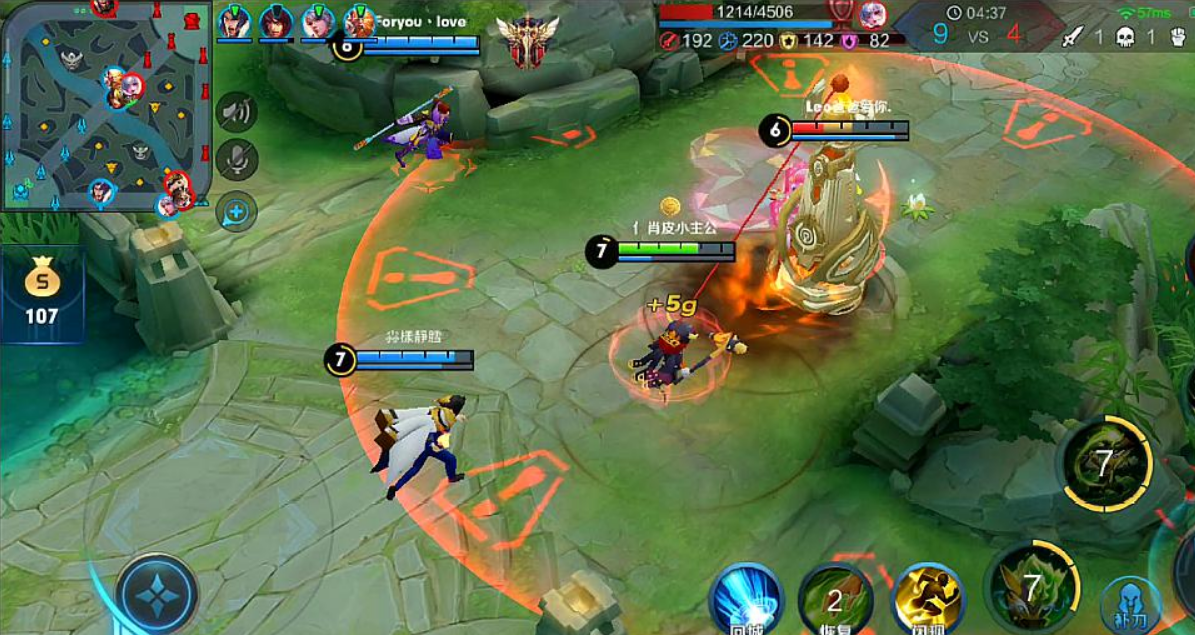Tap the upper green swirl ability on cooldown
The height and width of the screenshot is (635, 1195).
click(1105, 465)
